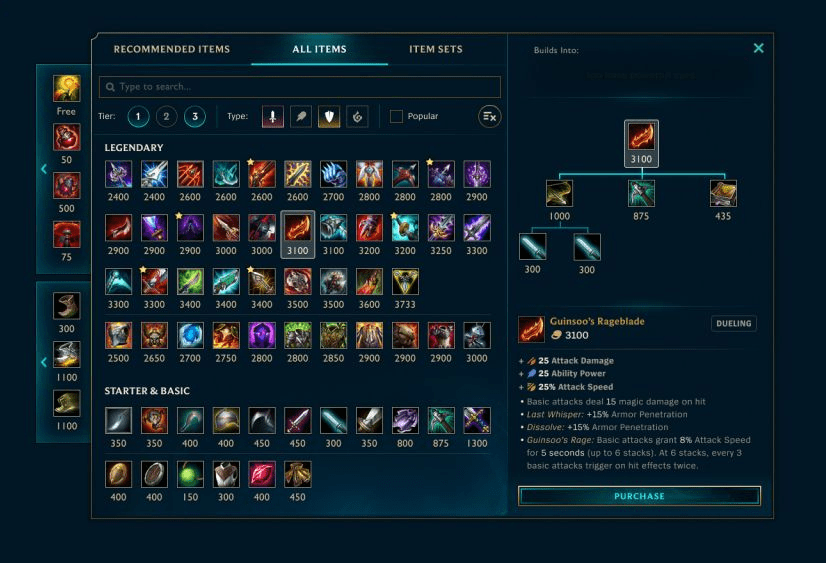Screen dimensions: 826x563
Task: Choose the 875 gold component in build tree
Action: 641,193
